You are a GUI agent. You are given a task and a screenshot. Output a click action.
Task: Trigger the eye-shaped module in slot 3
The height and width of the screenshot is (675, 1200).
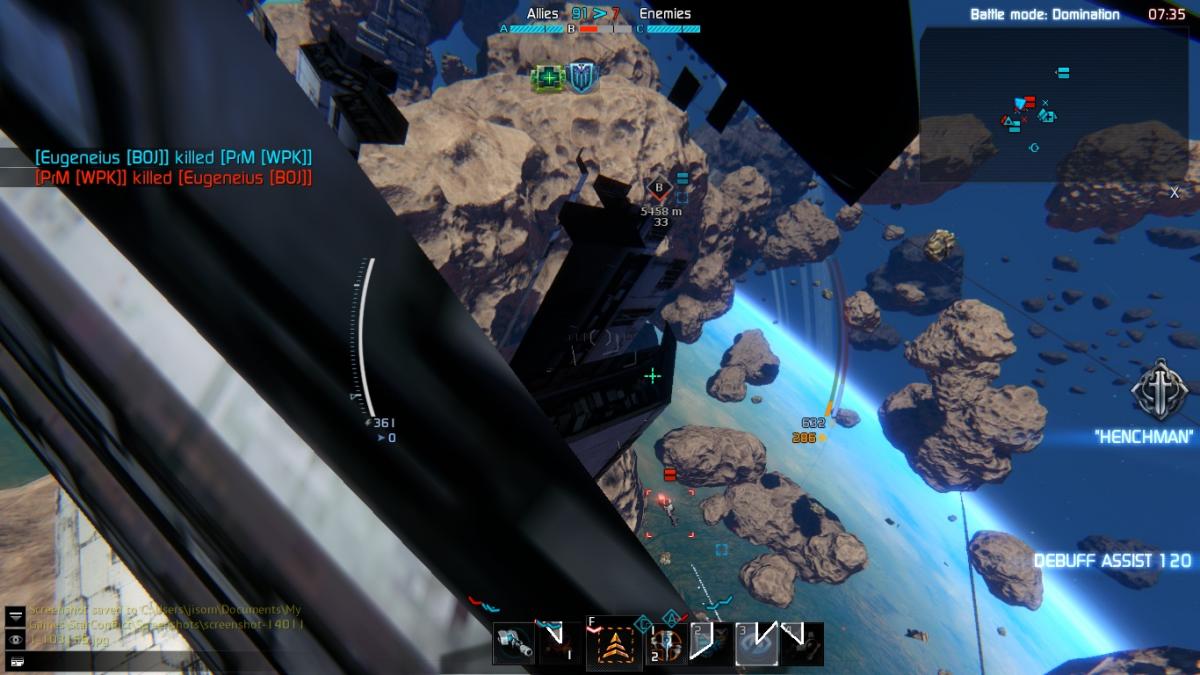[x=755, y=644]
